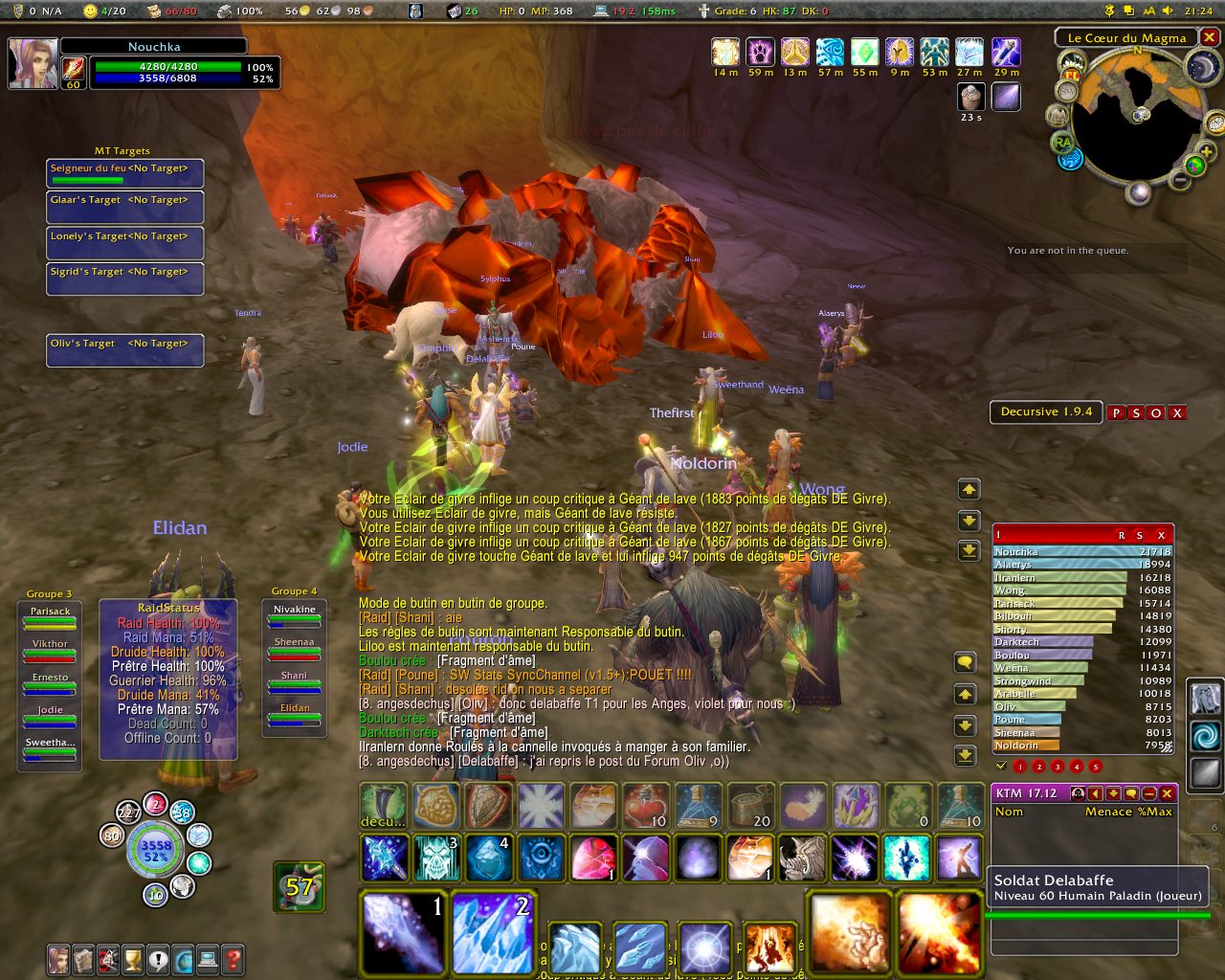
Task: Click the decursive action button
Action: (x=384, y=806)
